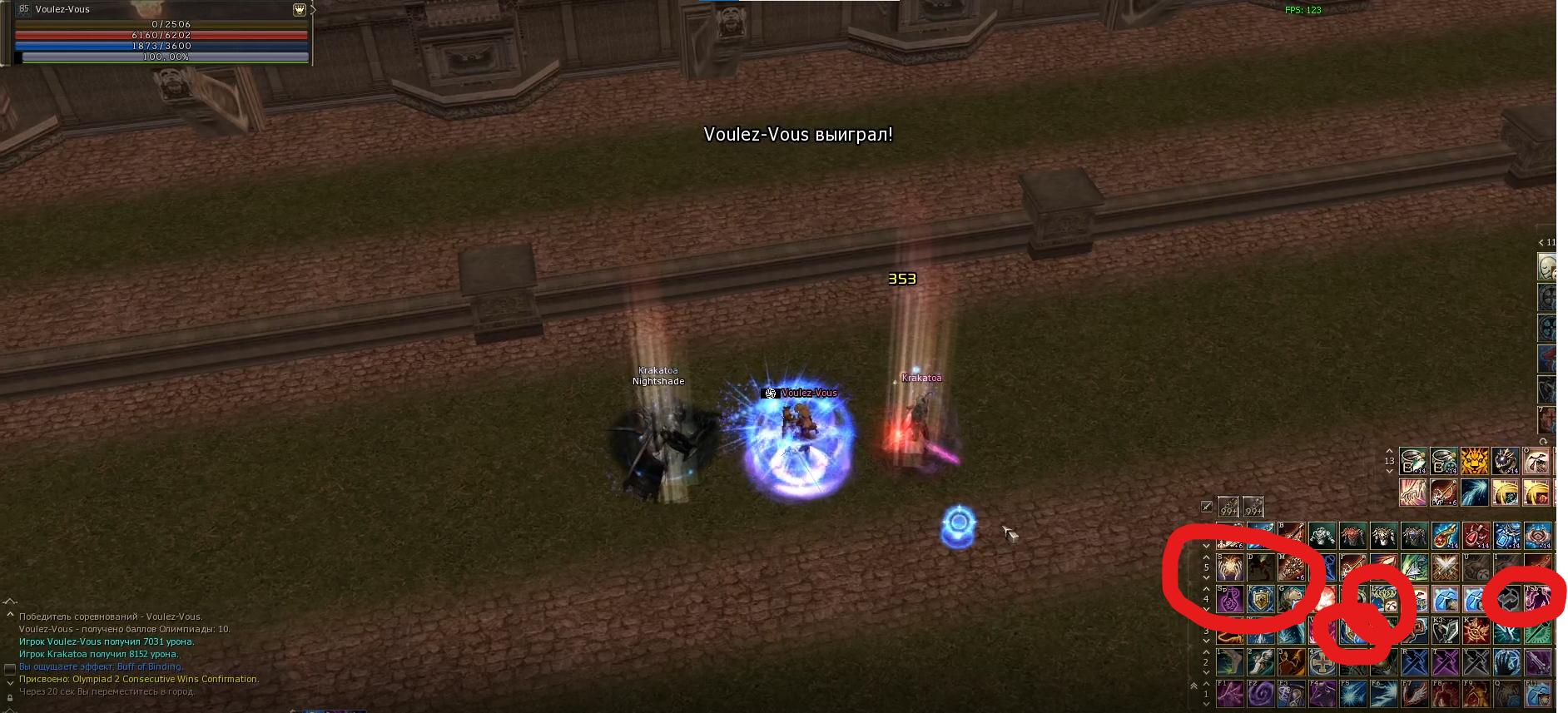
Task: Click the lion emblem item above the hotbars
Action: click(x=1473, y=461)
